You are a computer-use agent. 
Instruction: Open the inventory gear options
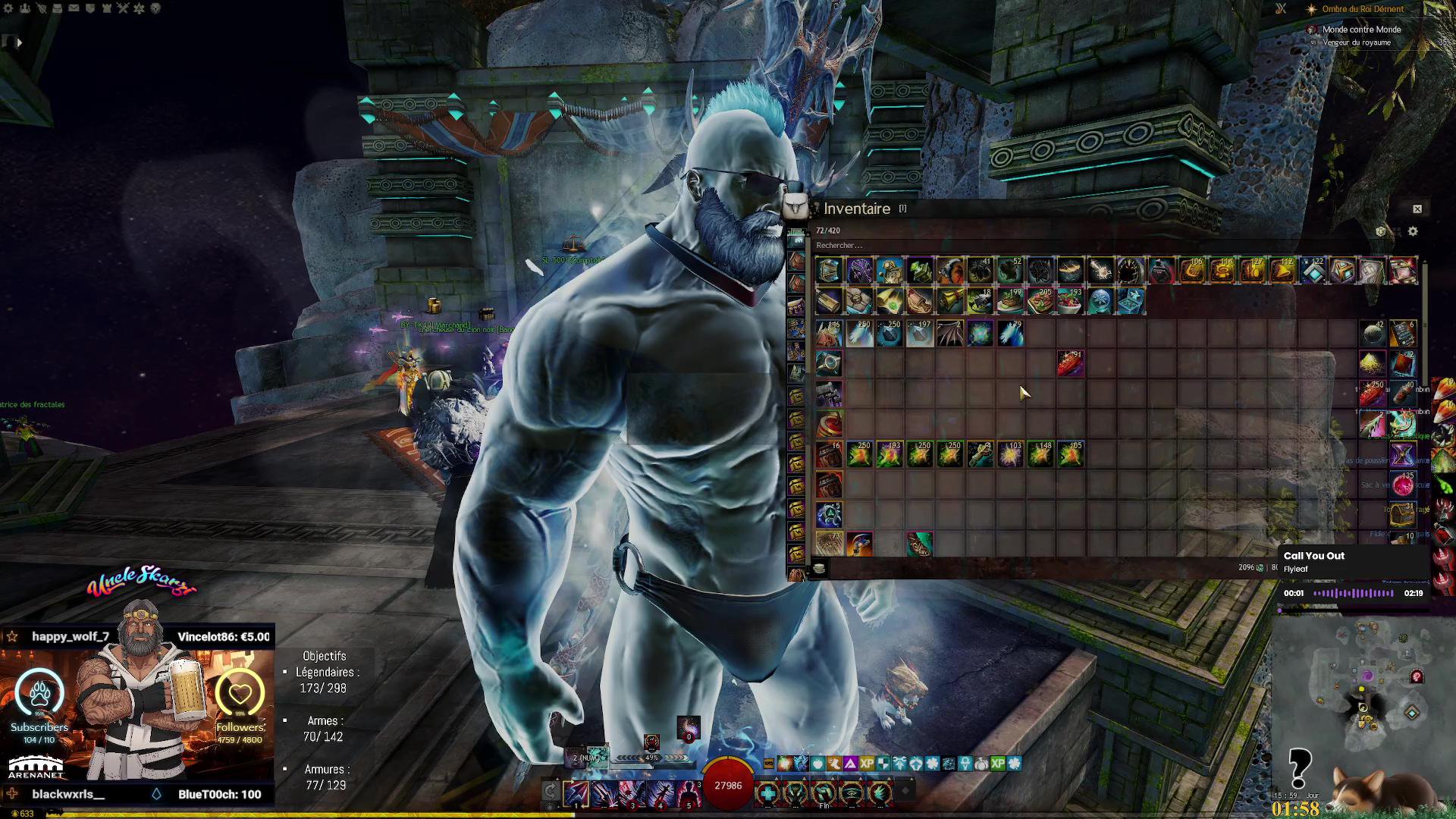[x=1412, y=231]
